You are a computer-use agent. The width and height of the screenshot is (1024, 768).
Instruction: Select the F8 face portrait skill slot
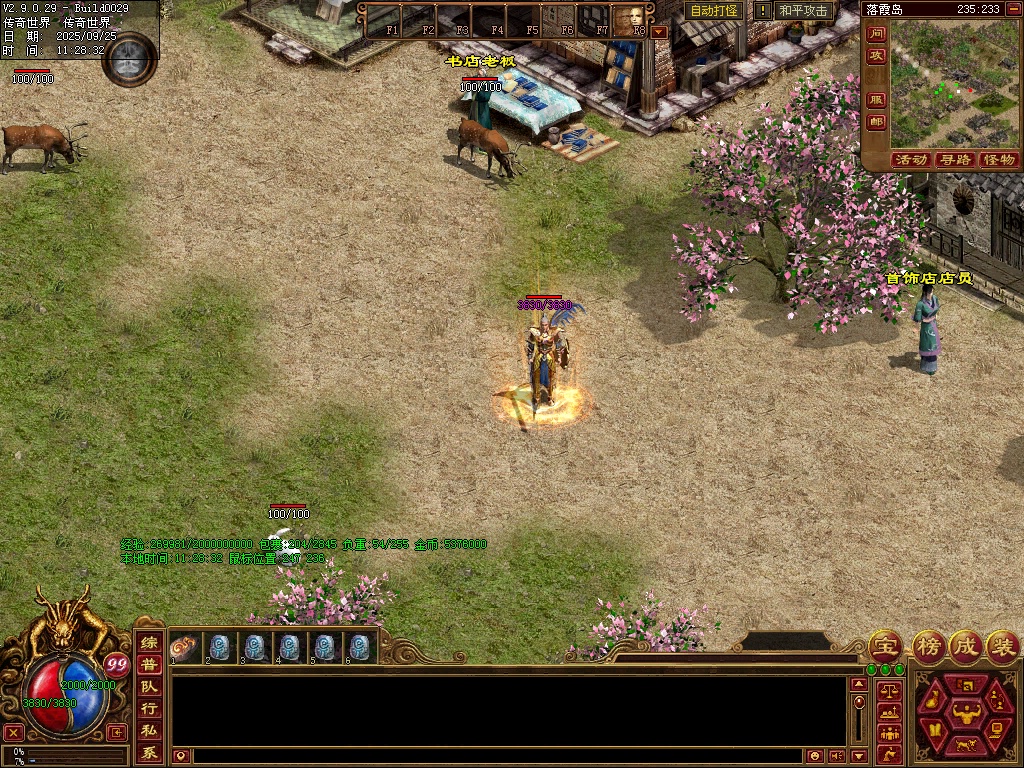tap(630, 19)
